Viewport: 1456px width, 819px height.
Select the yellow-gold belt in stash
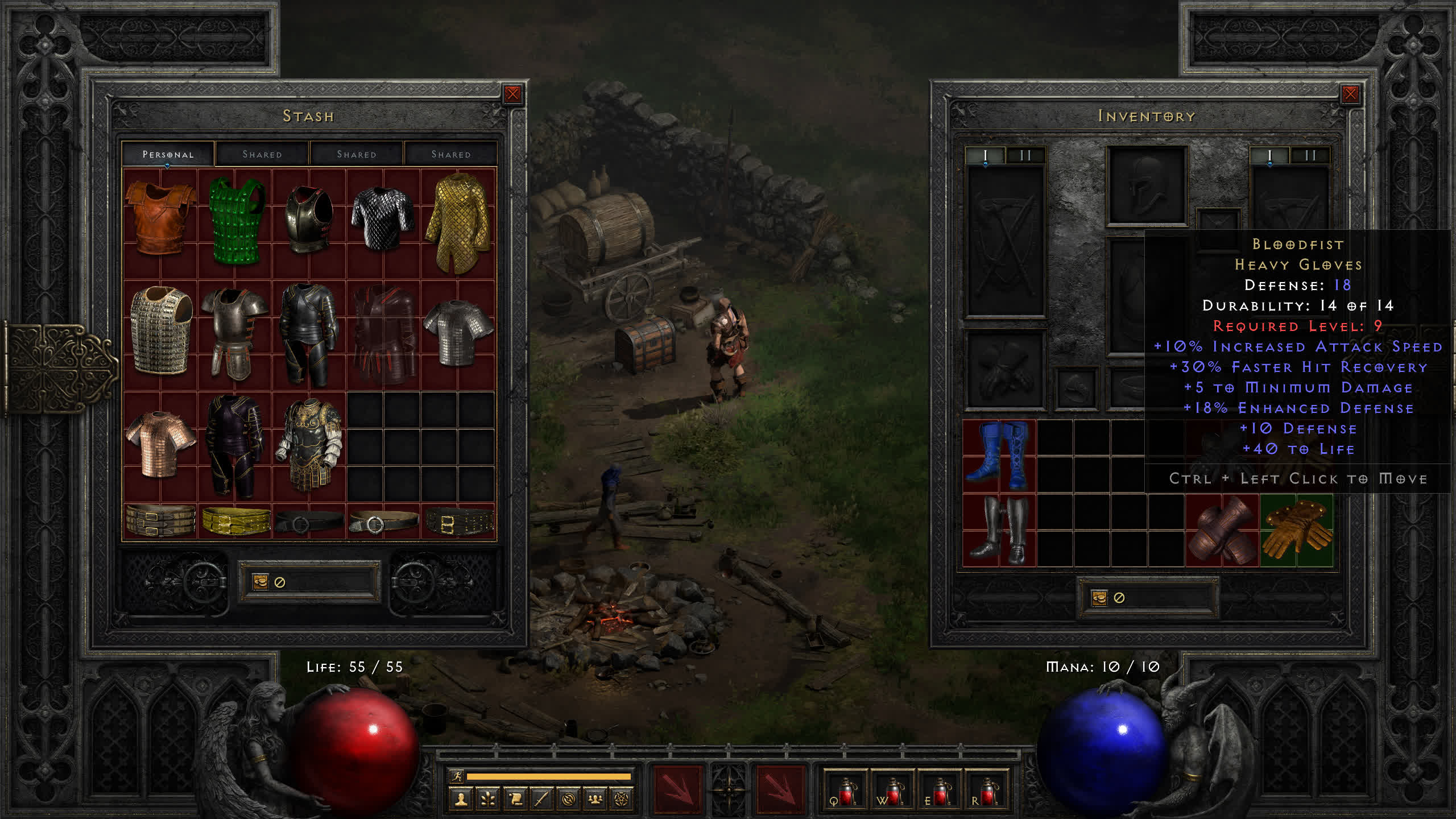click(x=236, y=520)
